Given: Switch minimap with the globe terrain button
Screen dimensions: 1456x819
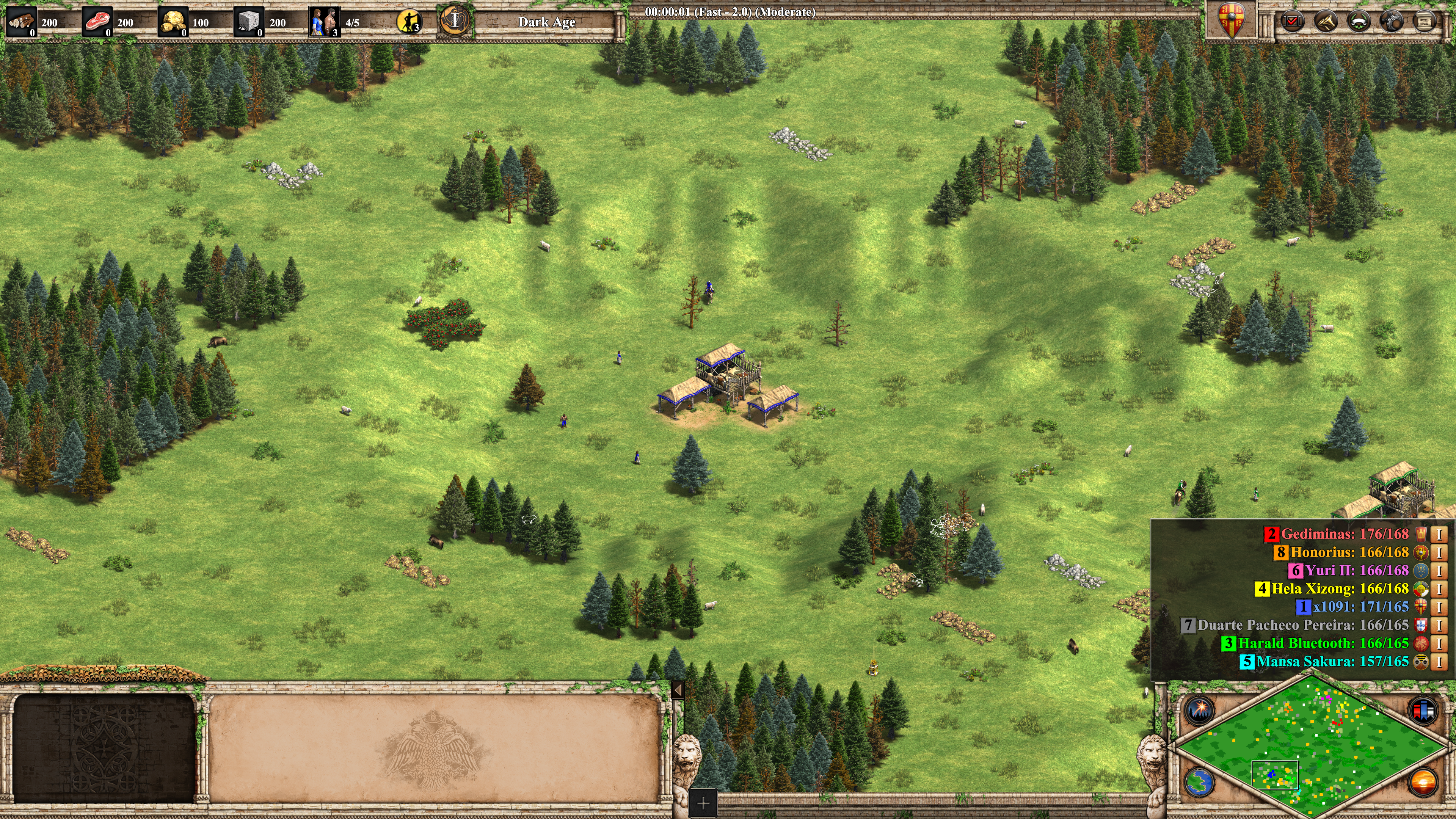Looking at the screenshot, I should coord(1199,782).
